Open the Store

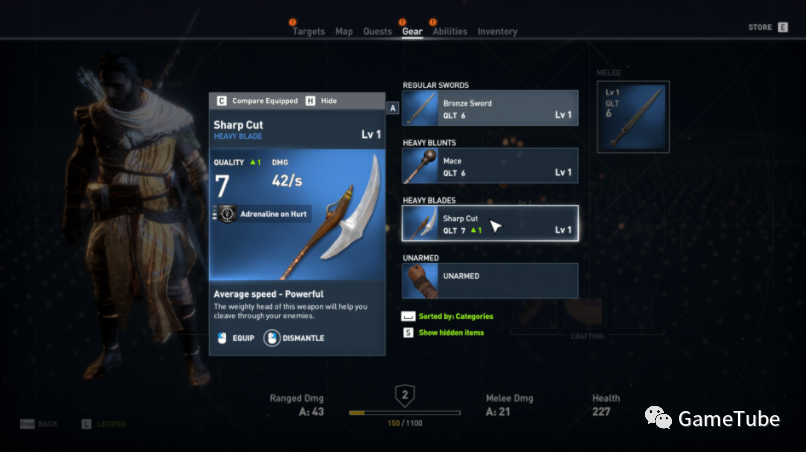(767, 27)
